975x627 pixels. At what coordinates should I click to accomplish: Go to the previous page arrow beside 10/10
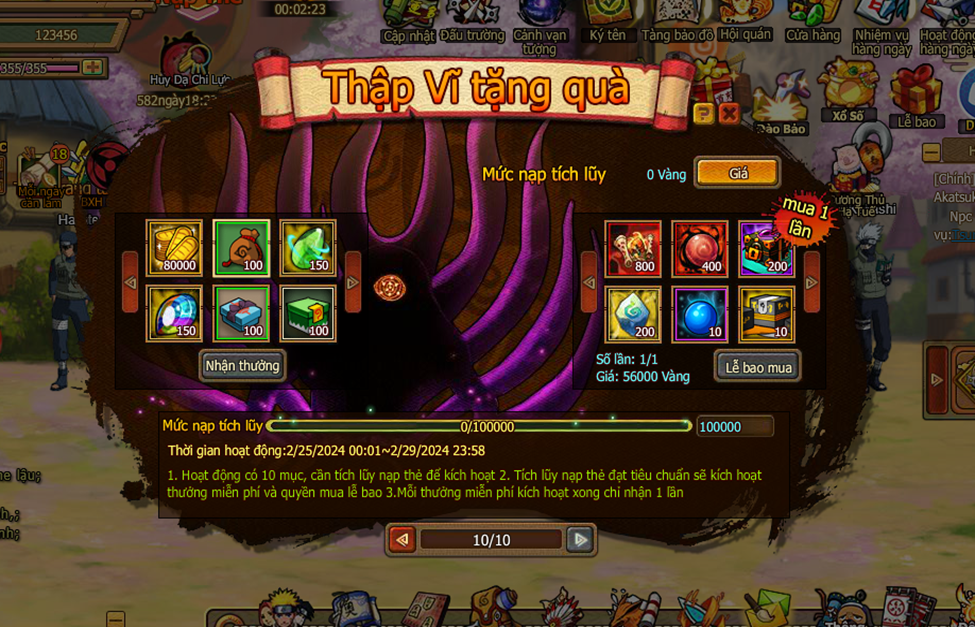(403, 540)
